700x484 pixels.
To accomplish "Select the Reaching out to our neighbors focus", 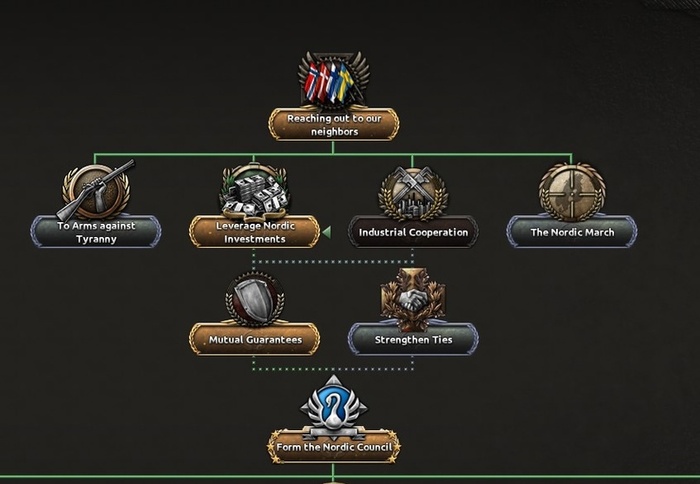I will (x=333, y=124).
